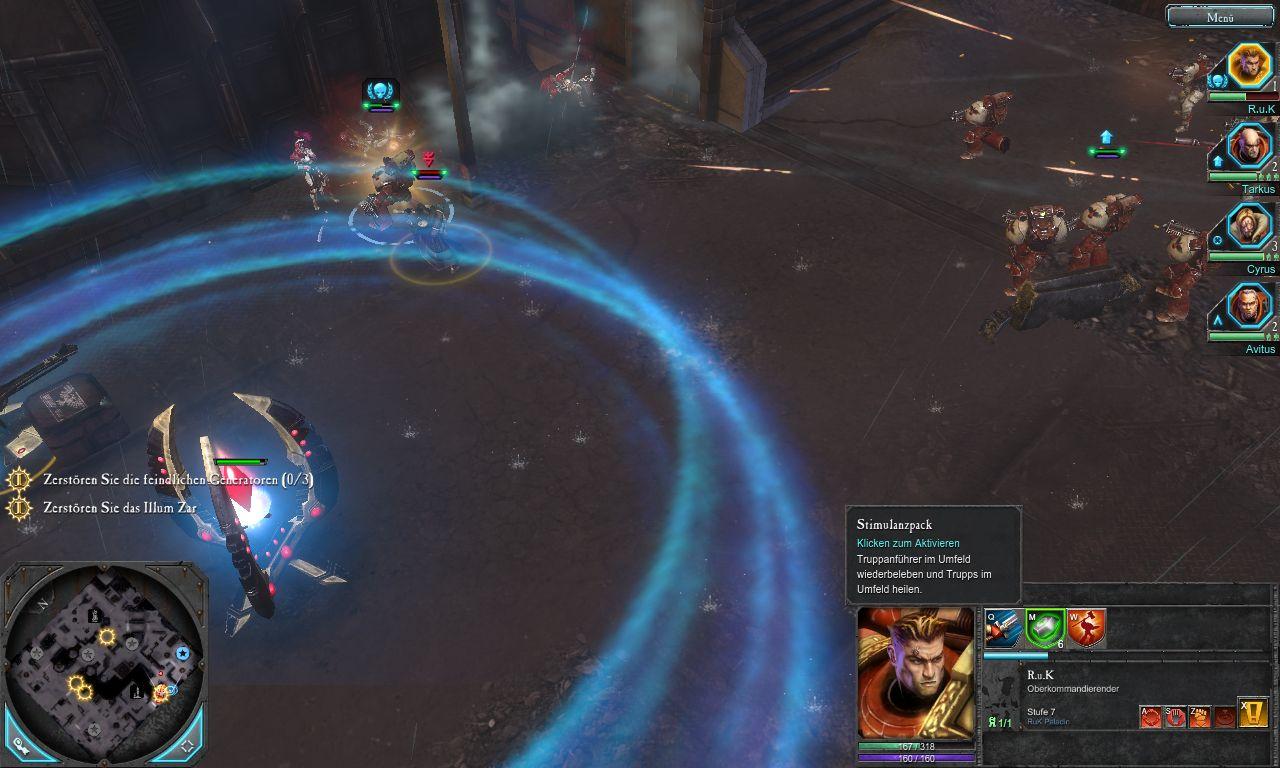This screenshot has width=1280, height=768.
Task: Trigger the orange hammer warrior ability
Action: pyautogui.click(x=1085, y=628)
